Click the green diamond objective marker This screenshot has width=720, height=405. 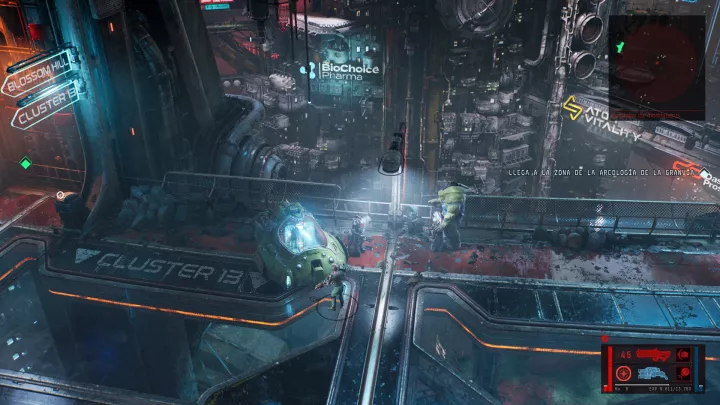tap(26, 163)
